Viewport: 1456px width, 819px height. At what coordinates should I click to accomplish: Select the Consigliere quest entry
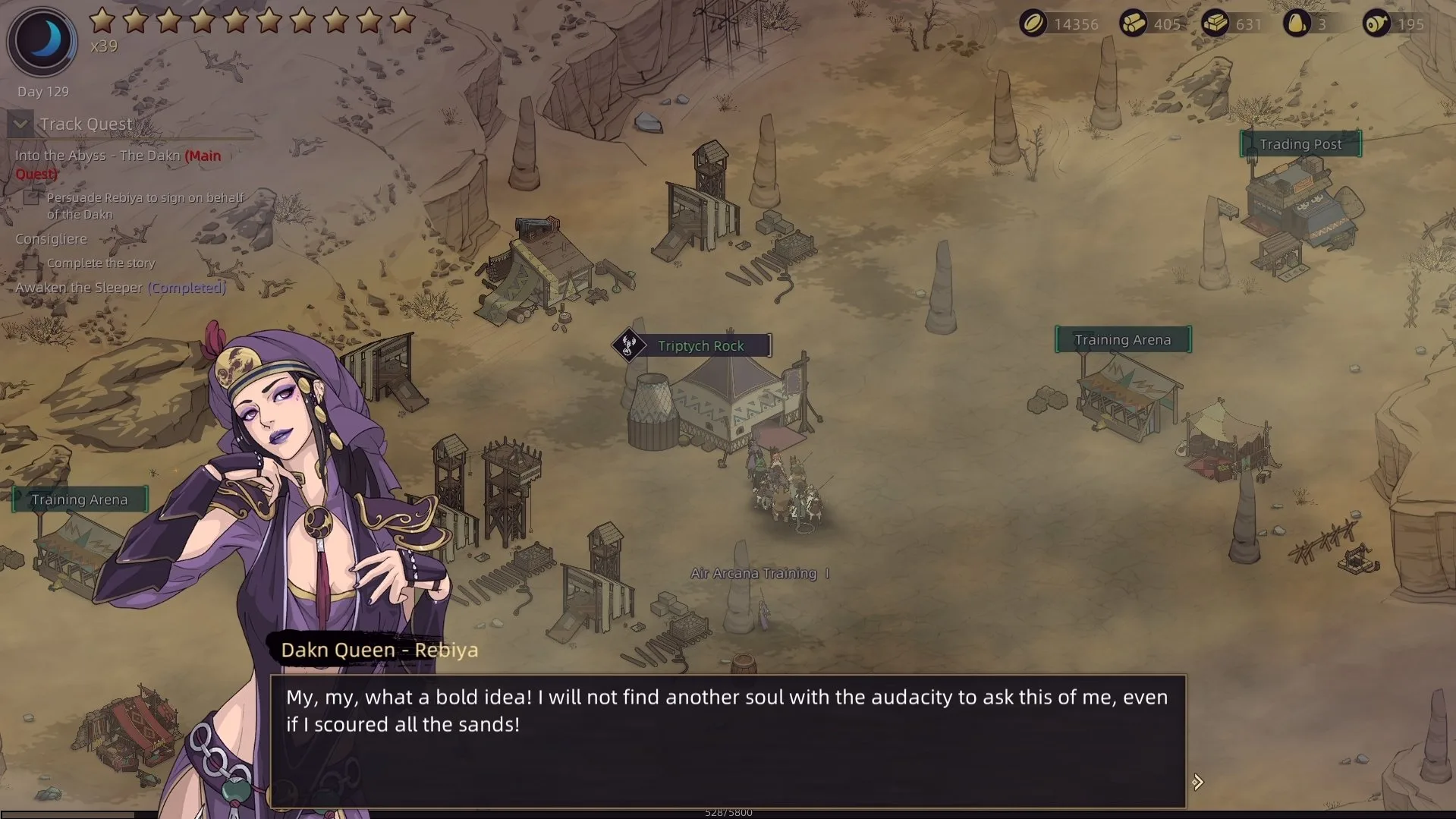pyautogui.click(x=51, y=239)
